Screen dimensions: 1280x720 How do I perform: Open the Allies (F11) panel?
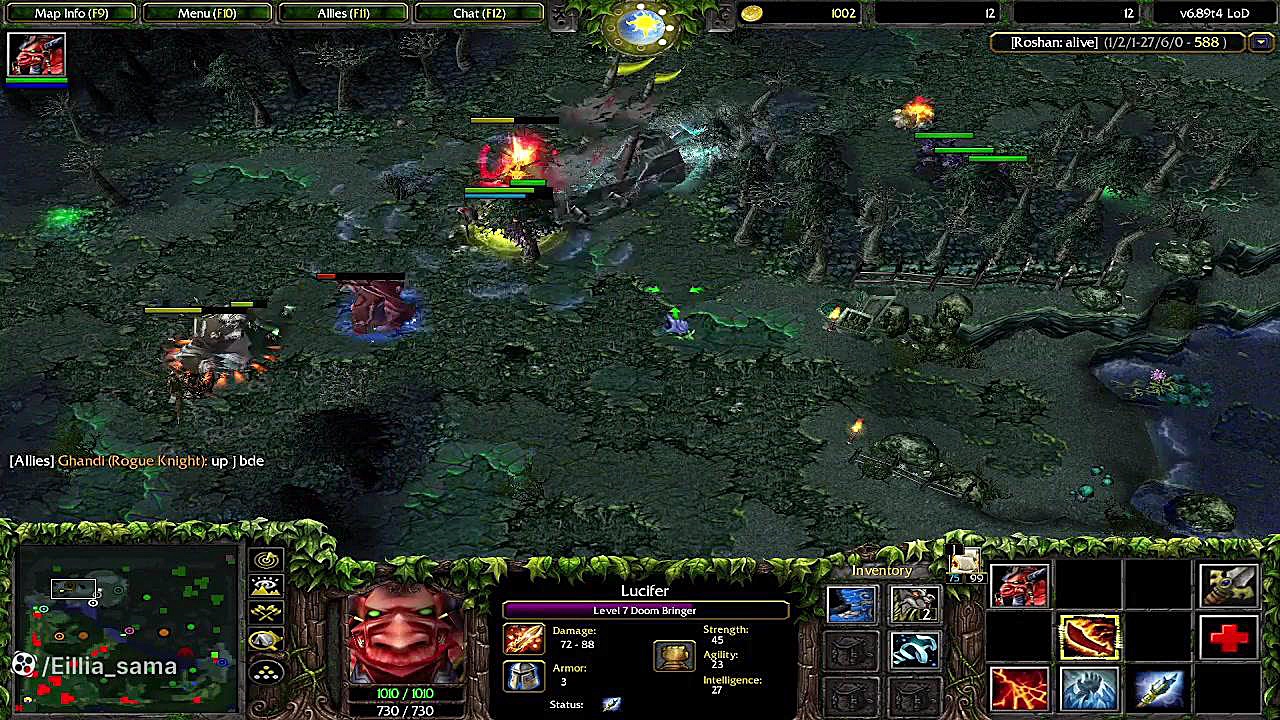point(343,13)
